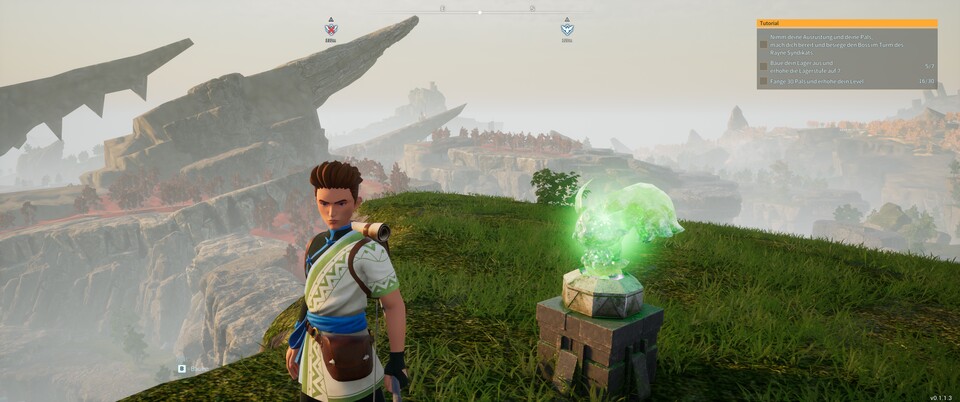The image size is (960, 402).
Task: Select the 'Fange 30 Pals' objective
Action: point(822,81)
